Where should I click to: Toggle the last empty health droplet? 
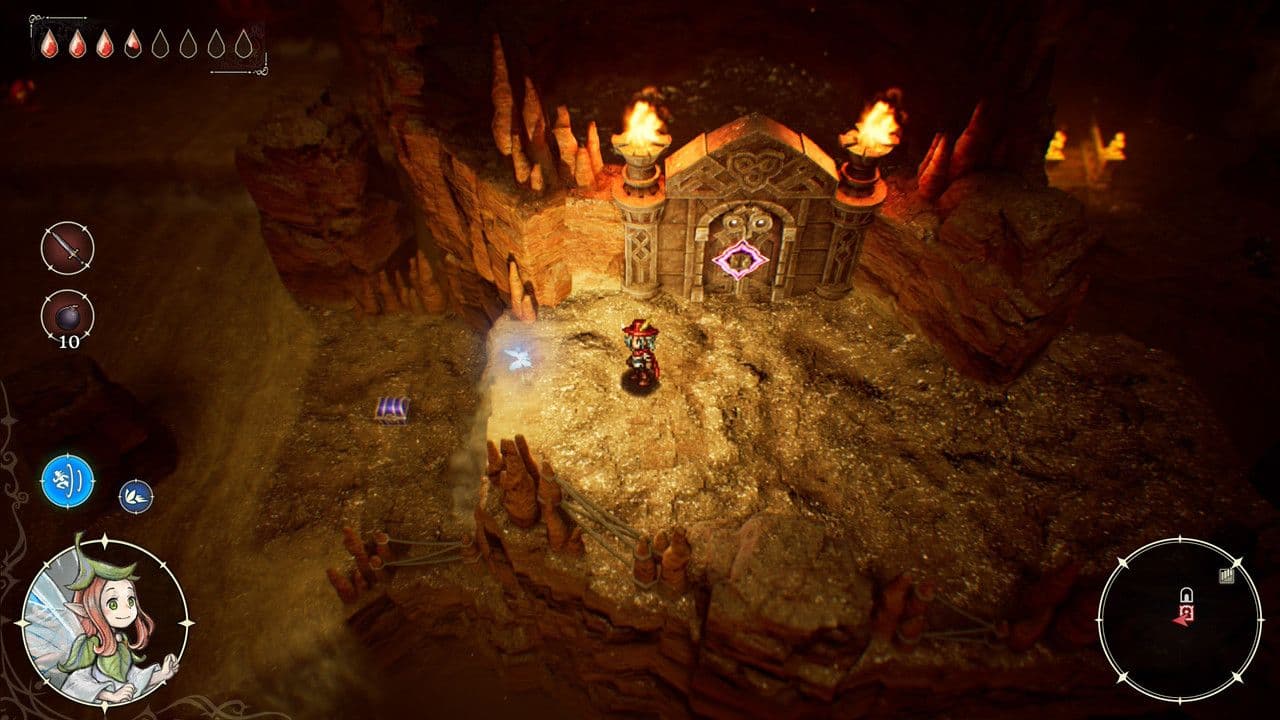(x=242, y=46)
